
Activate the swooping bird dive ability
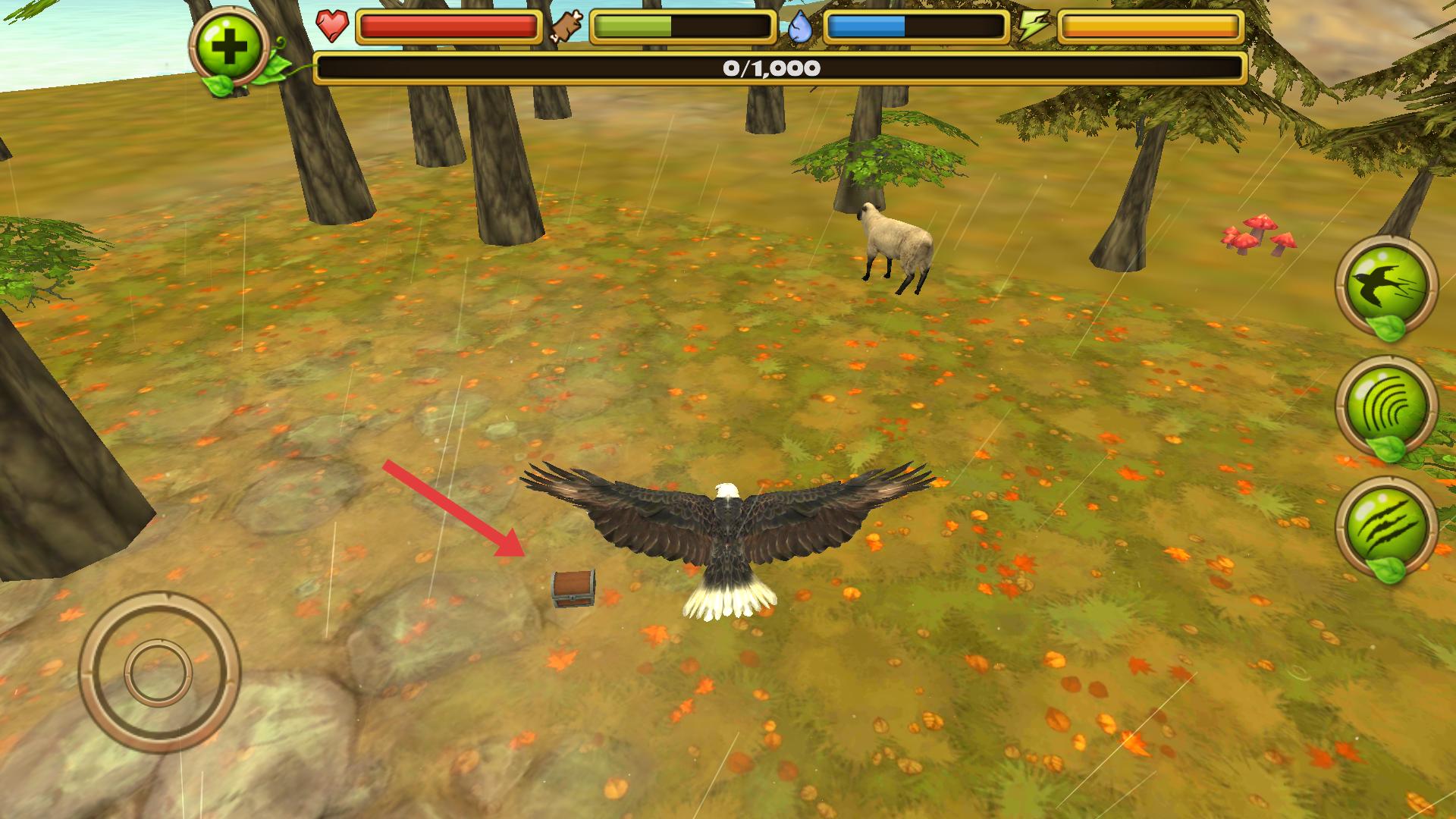1385,284
